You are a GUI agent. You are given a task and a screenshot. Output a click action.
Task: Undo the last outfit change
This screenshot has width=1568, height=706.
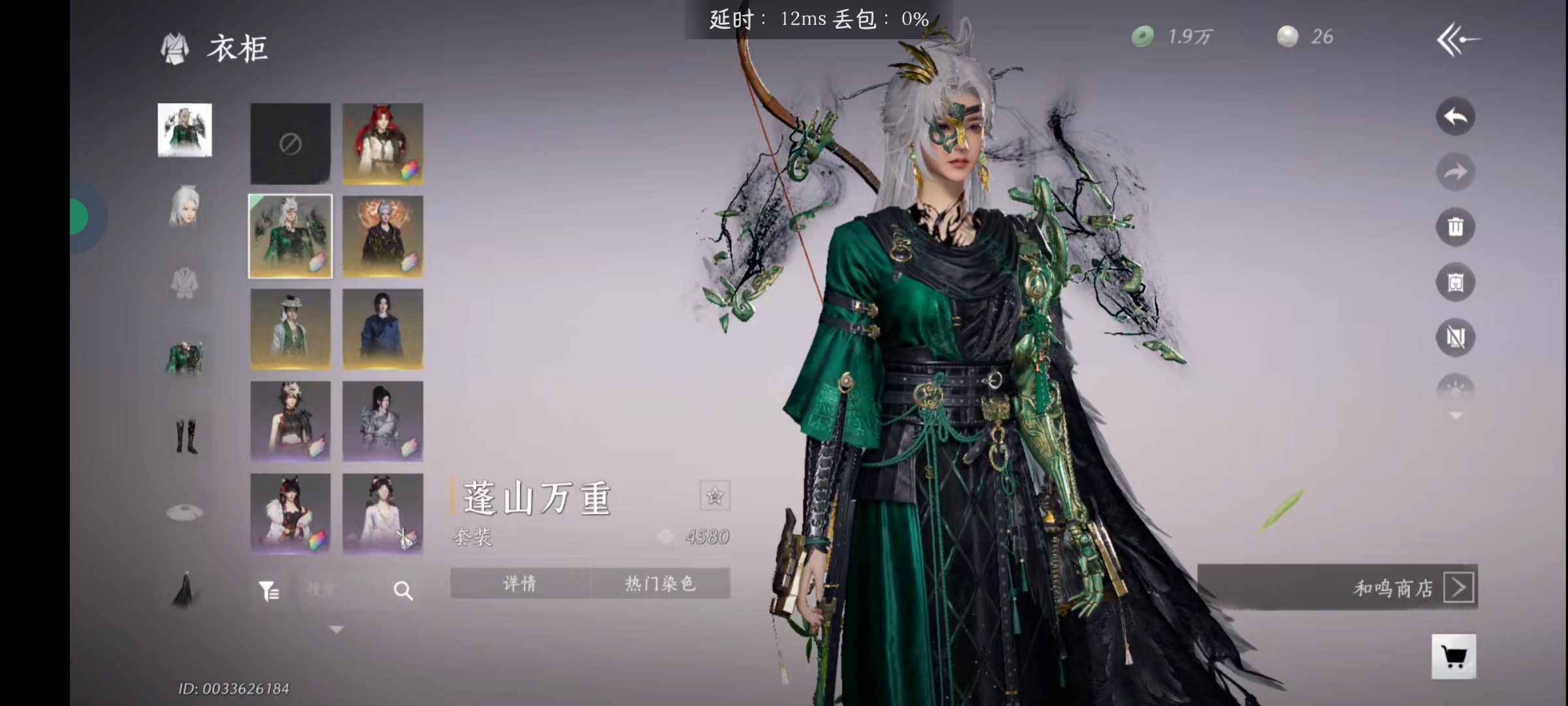[x=1455, y=117]
